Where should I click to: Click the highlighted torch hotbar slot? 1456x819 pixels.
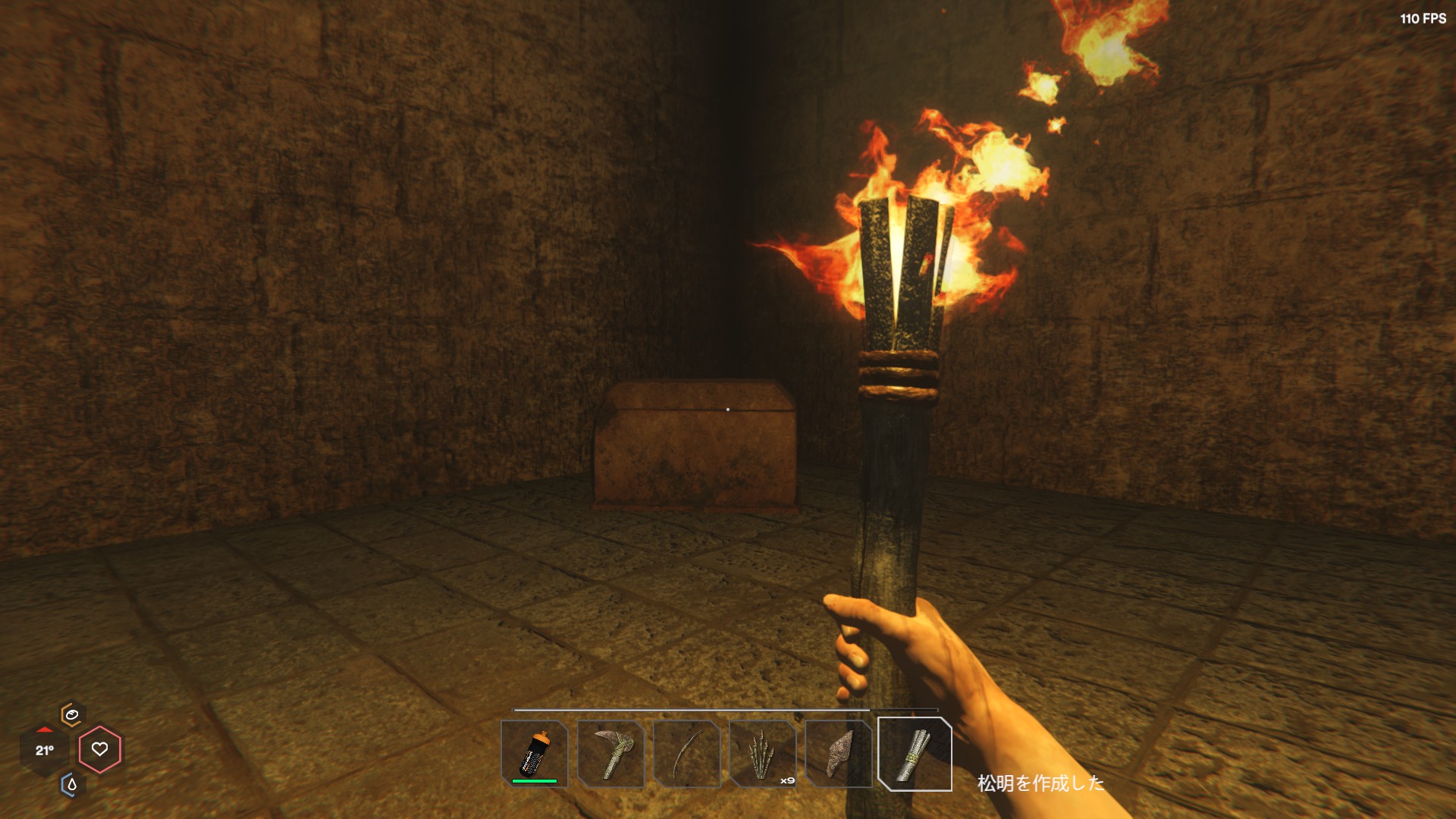click(x=915, y=753)
